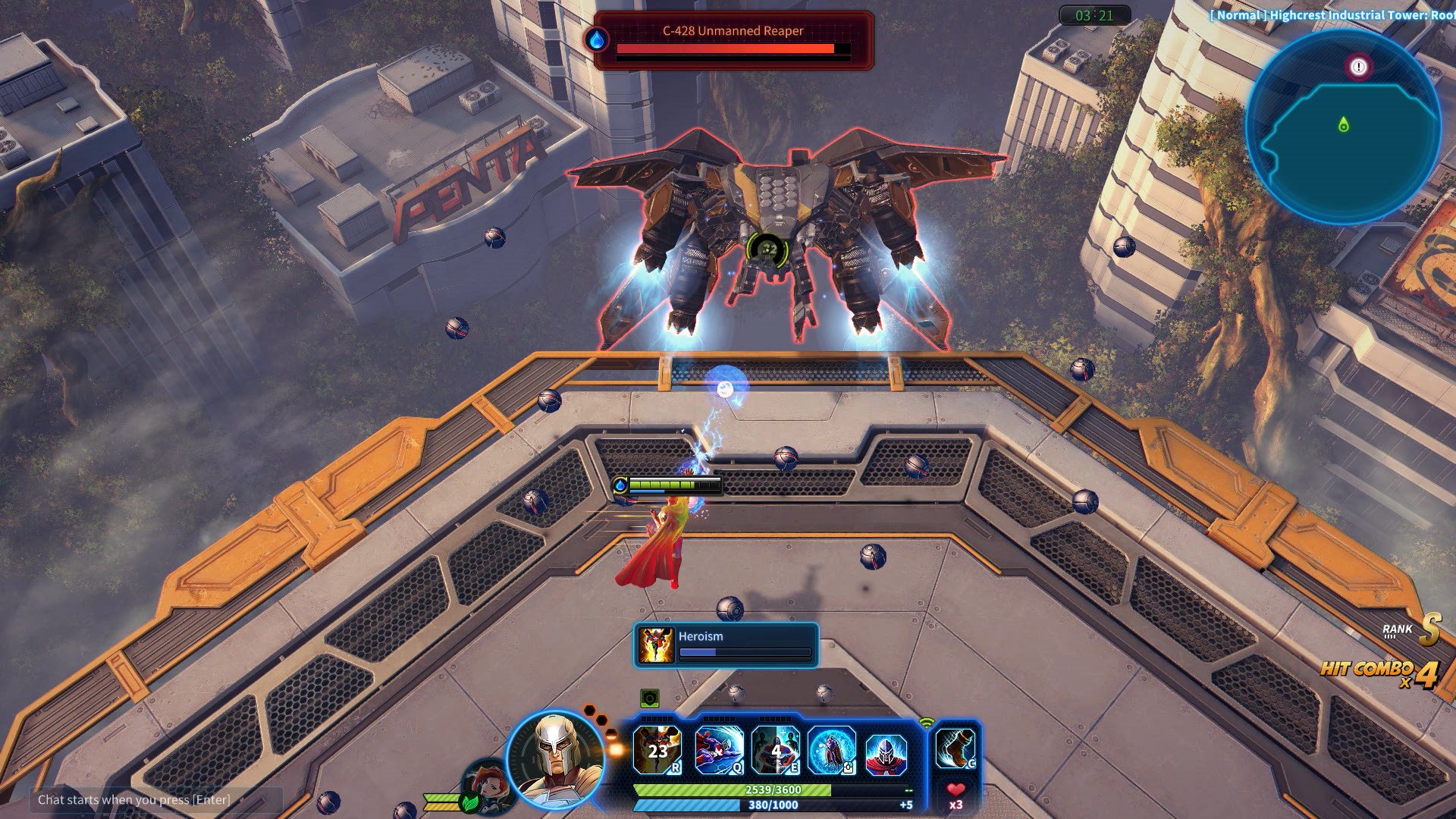Use the Q dash skill icon
This screenshot has height=819, width=1456.
click(718, 750)
